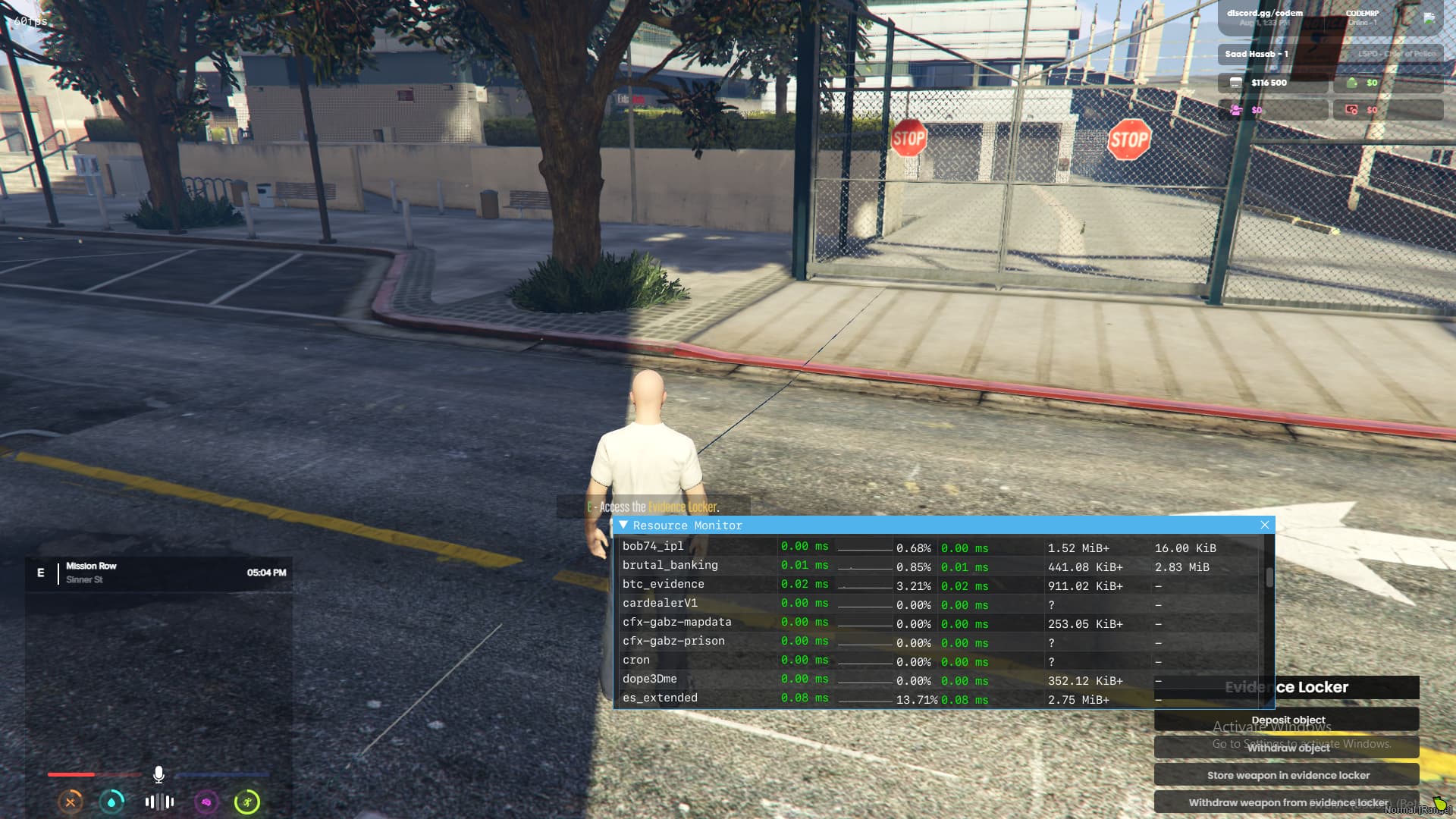Click the pink dirty money icon
The image size is (1456, 819).
coord(1235,111)
